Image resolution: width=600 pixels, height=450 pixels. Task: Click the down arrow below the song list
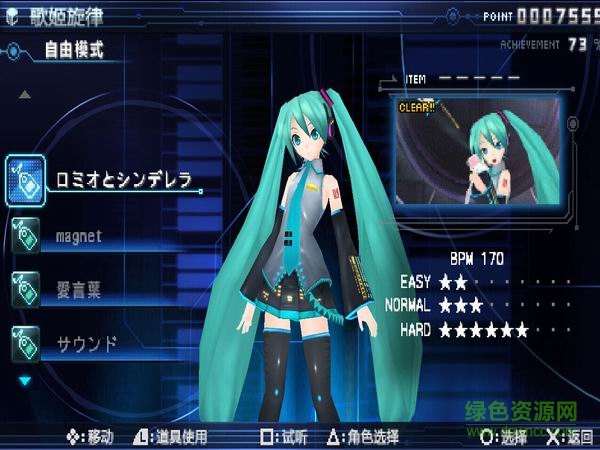click(x=25, y=380)
